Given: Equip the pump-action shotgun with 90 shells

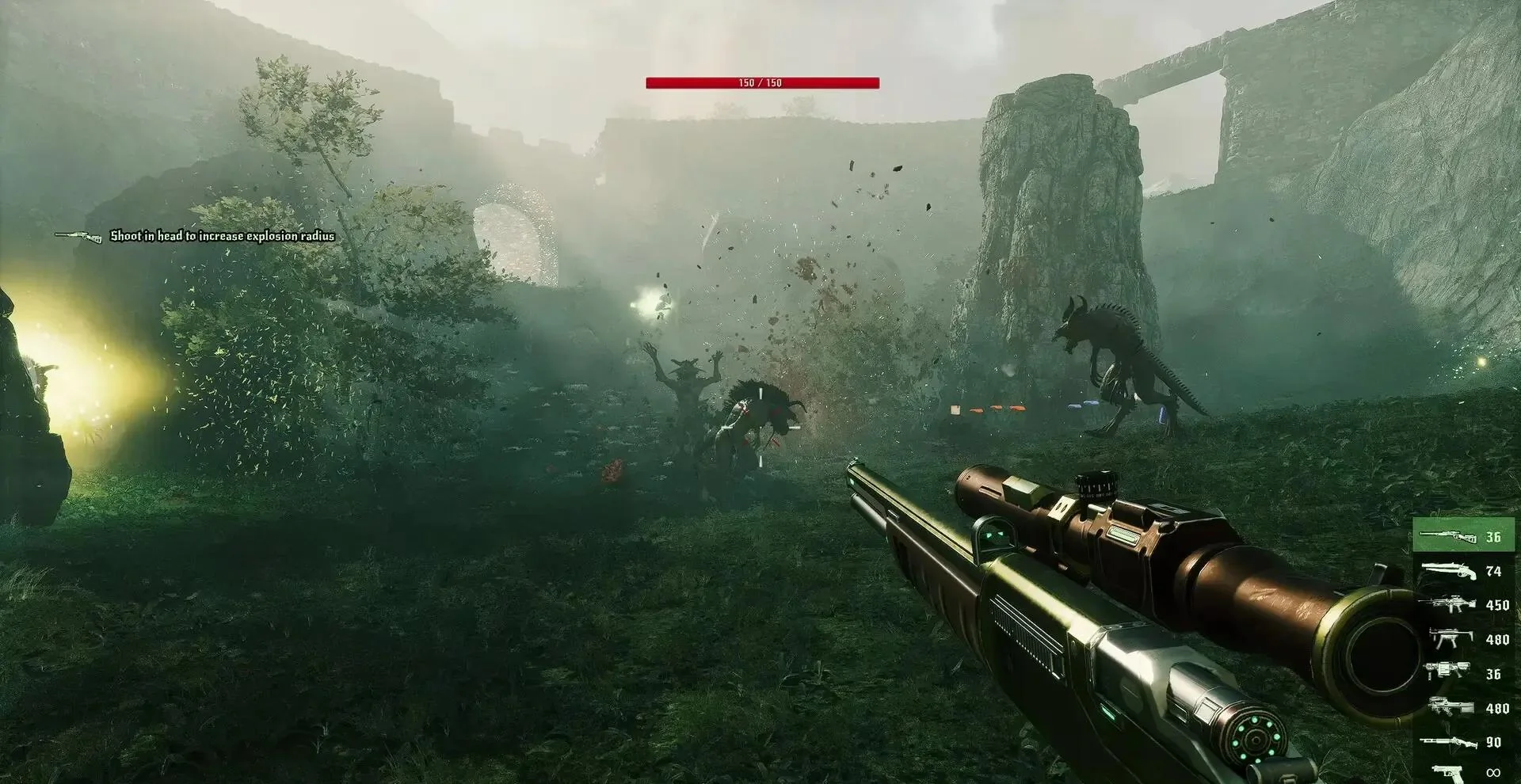Looking at the screenshot, I should [1463, 742].
